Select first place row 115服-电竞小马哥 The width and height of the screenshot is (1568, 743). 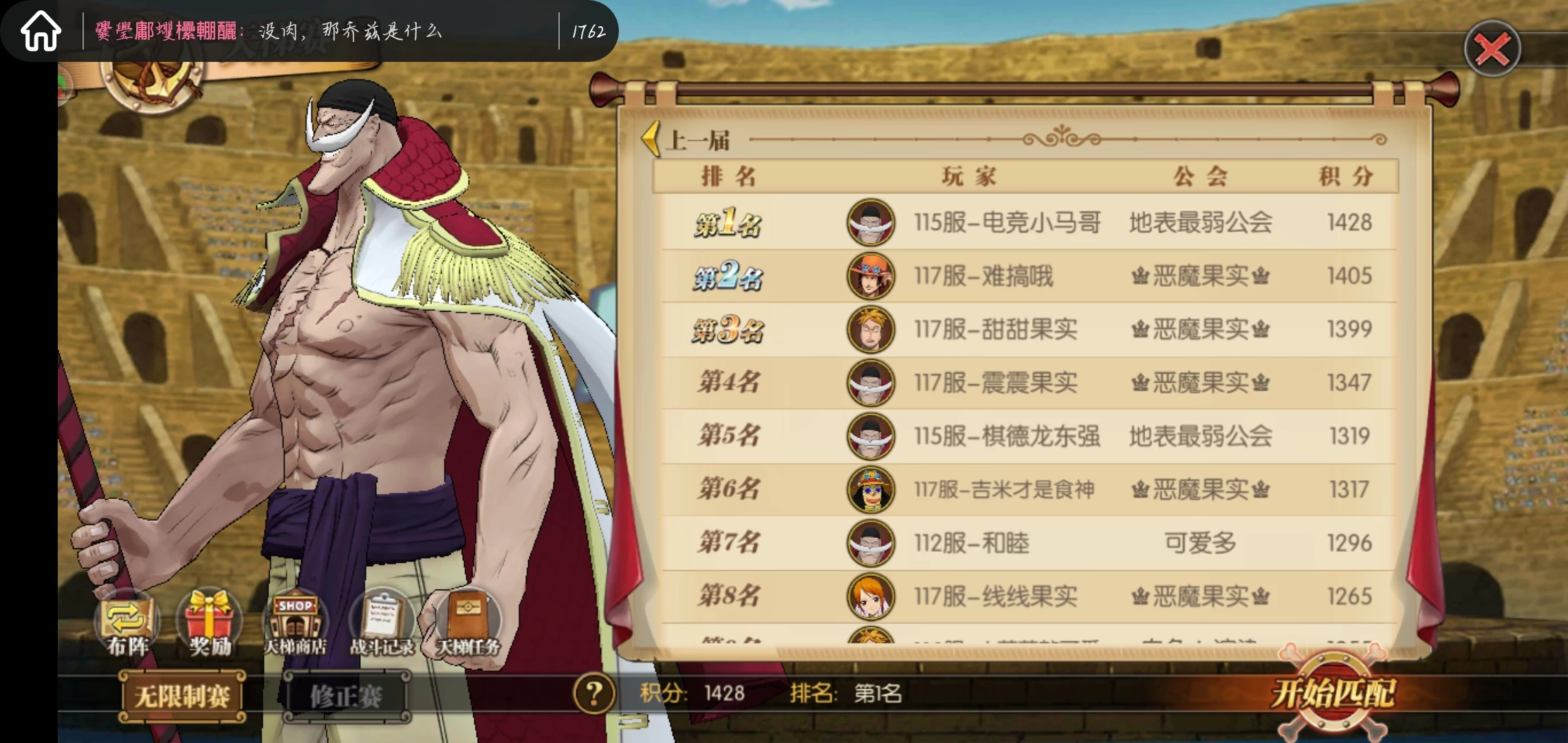click(1028, 223)
